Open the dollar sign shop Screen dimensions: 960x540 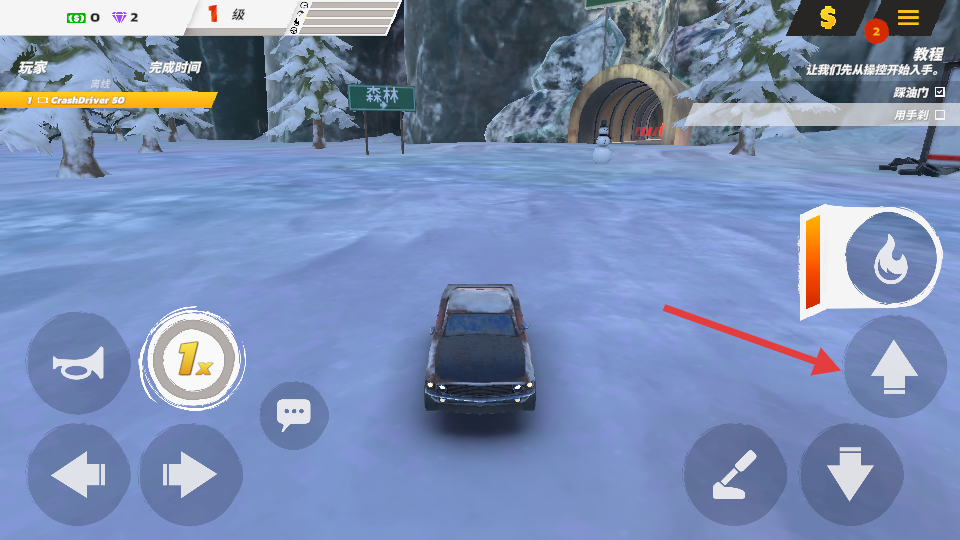[x=828, y=18]
